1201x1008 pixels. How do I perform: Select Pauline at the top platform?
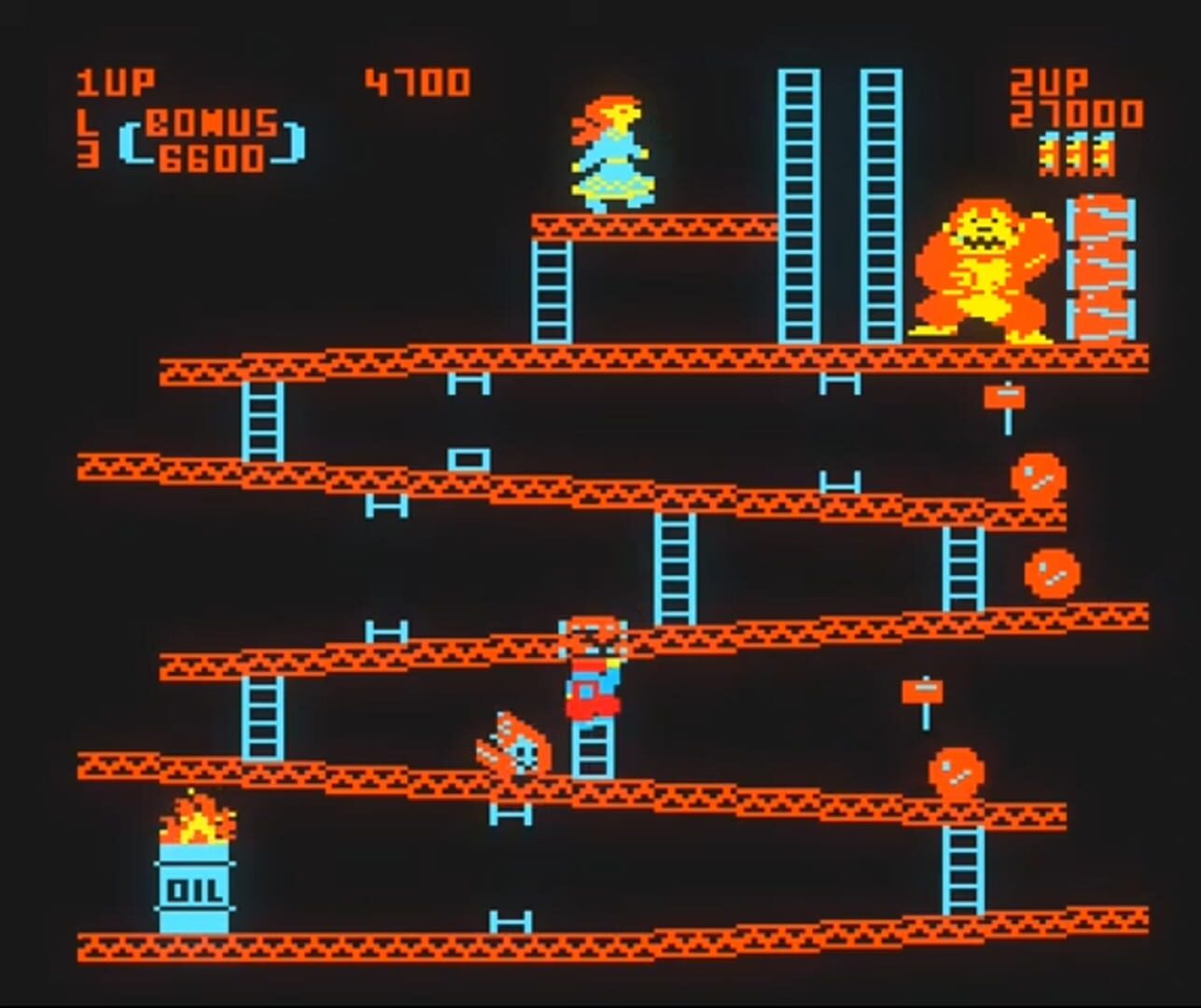coord(611,149)
